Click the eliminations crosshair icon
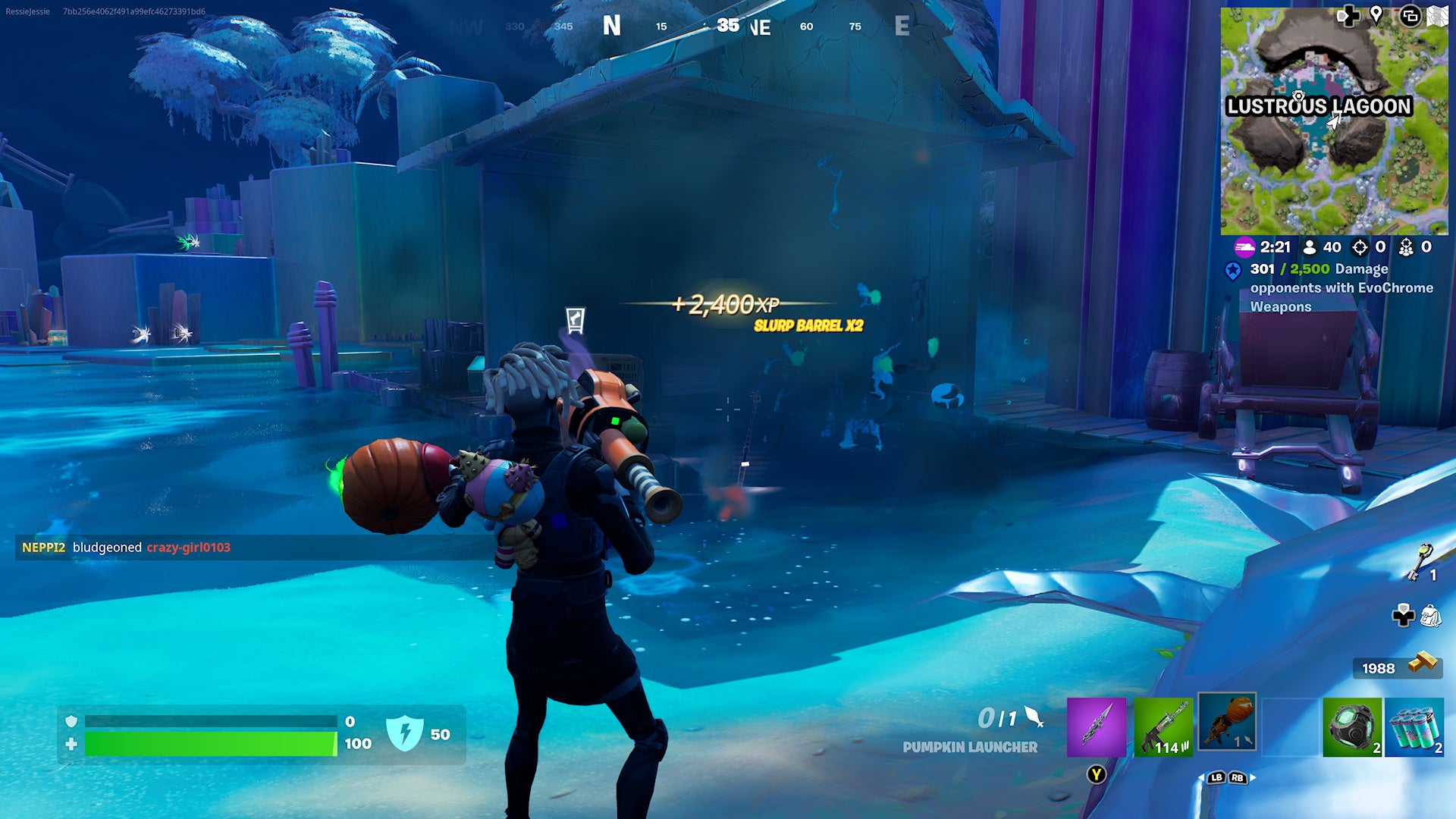Image resolution: width=1456 pixels, height=819 pixels. point(1359,247)
